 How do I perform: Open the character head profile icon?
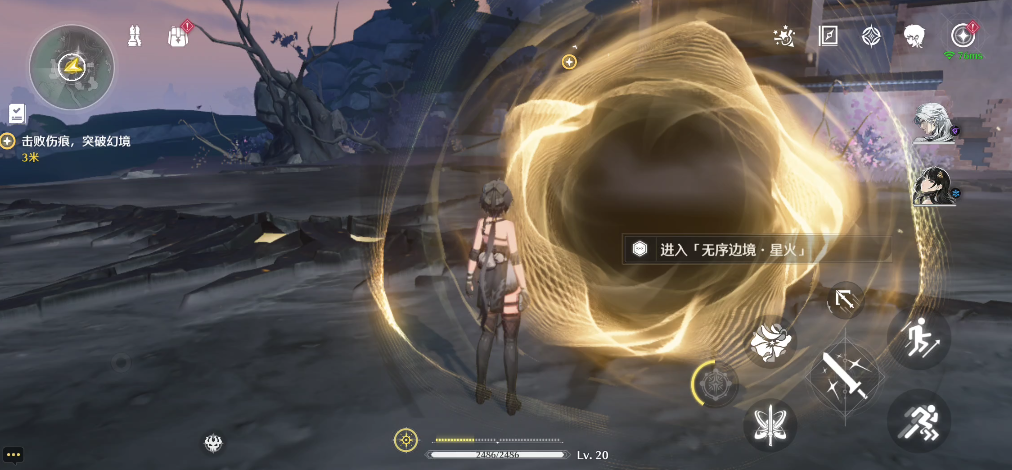pyautogui.click(x=912, y=37)
